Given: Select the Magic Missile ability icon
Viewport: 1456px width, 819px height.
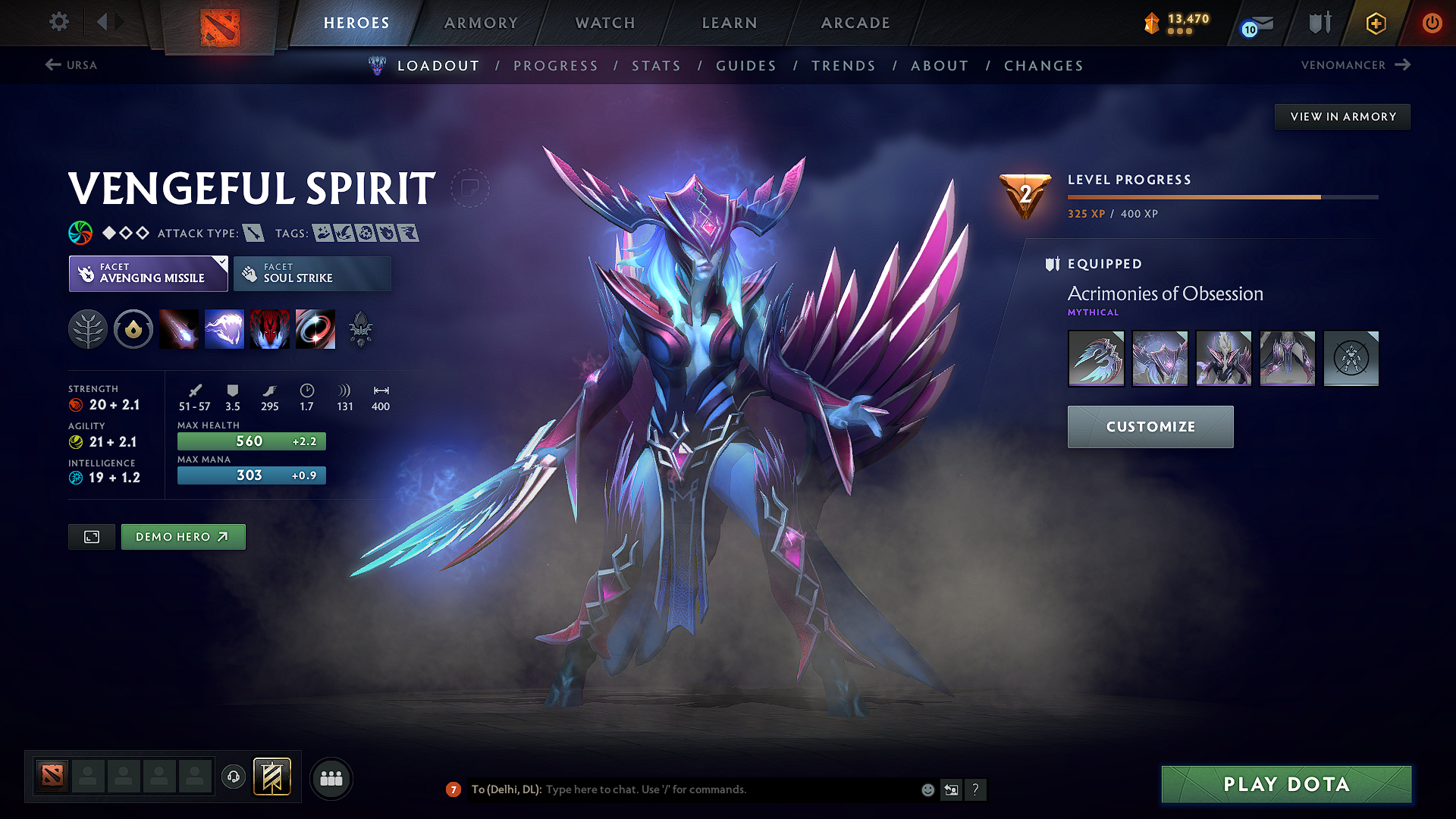Looking at the screenshot, I should click(179, 329).
